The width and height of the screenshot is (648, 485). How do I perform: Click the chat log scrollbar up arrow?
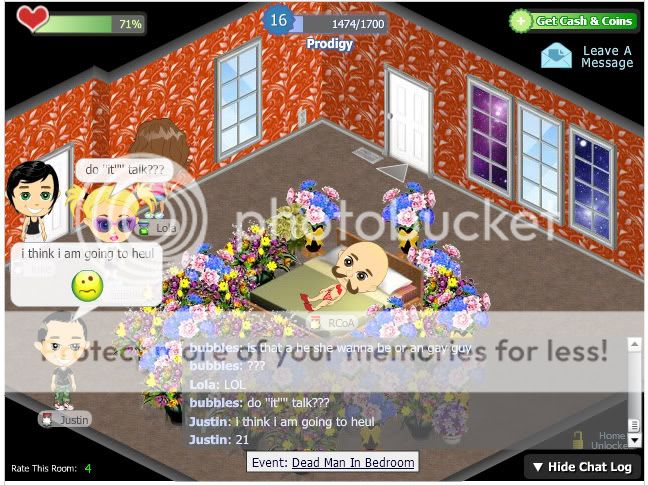click(633, 345)
